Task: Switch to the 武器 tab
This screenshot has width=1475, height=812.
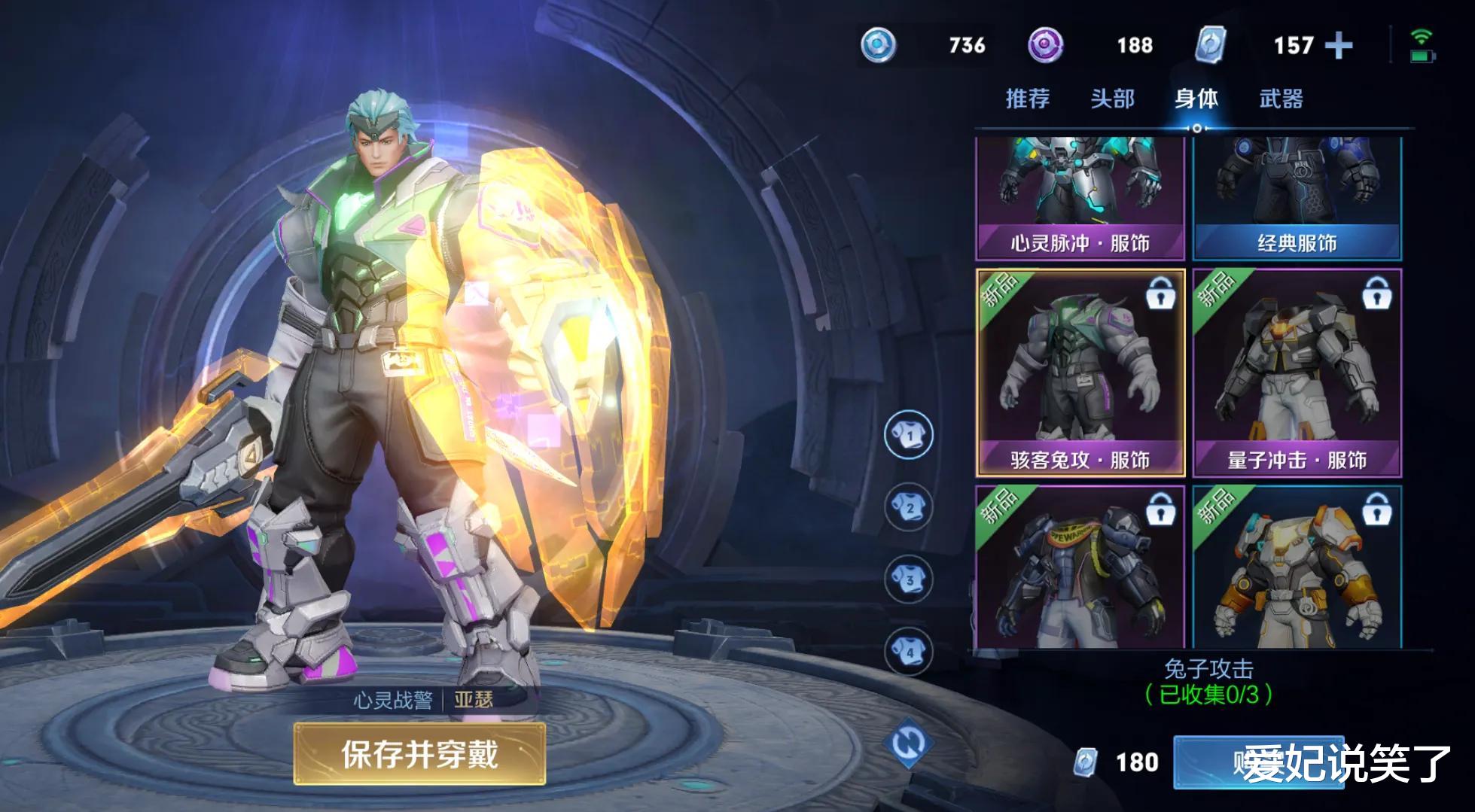Action: tap(1281, 98)
